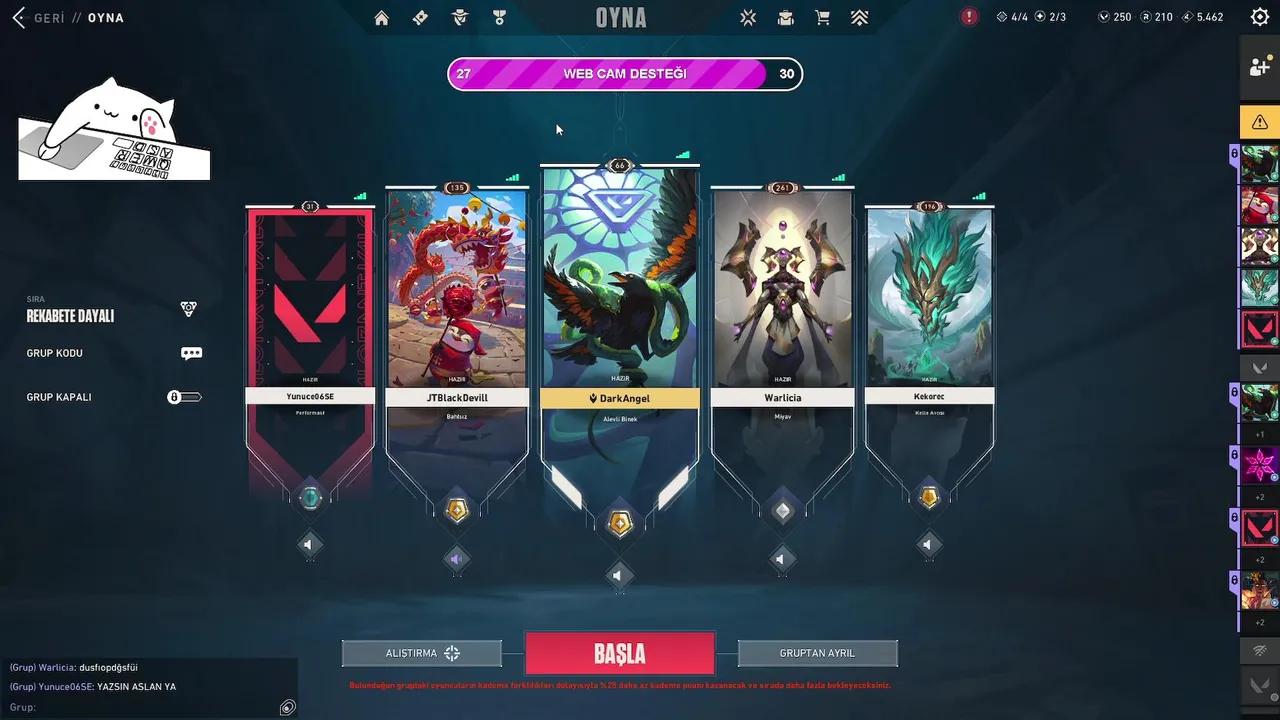Screen dimensions: 1280x720
Task: Select the Agents icon in top bar
Action: [460, 17]
